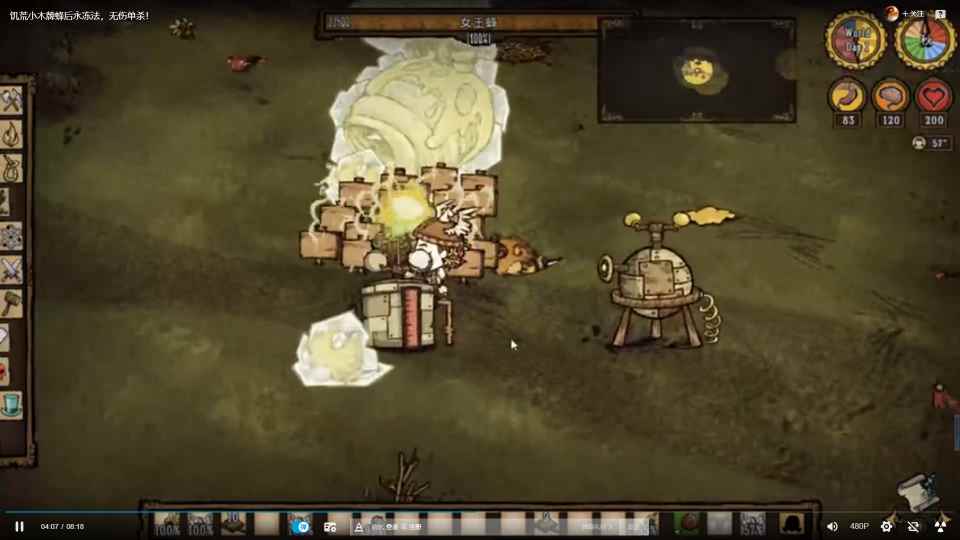Pause the video playback
This screenshot has height=540, width=960.
(x=19, y=526)
